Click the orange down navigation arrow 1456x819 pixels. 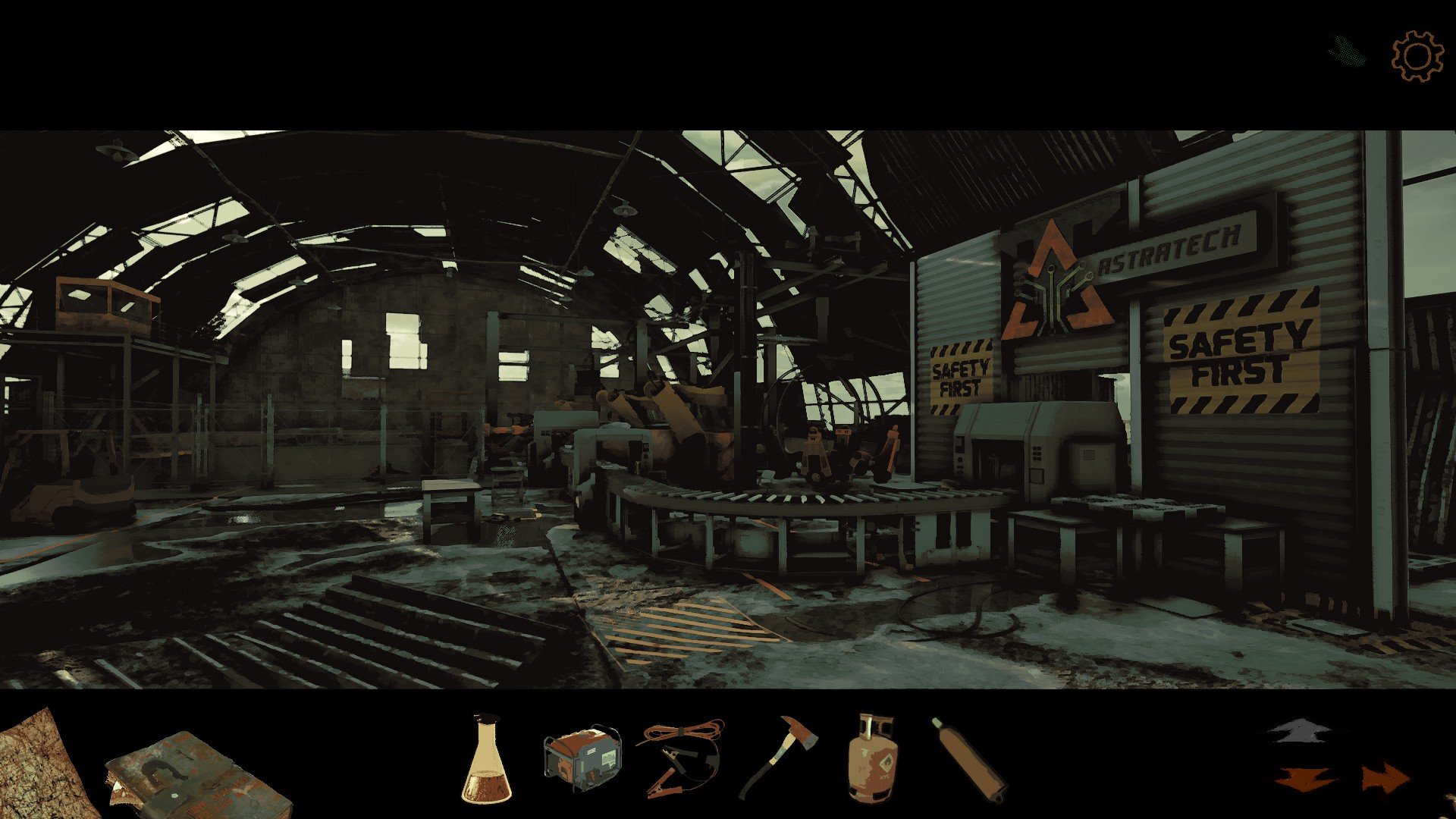pyautogui.click(x=1305, y=779)
